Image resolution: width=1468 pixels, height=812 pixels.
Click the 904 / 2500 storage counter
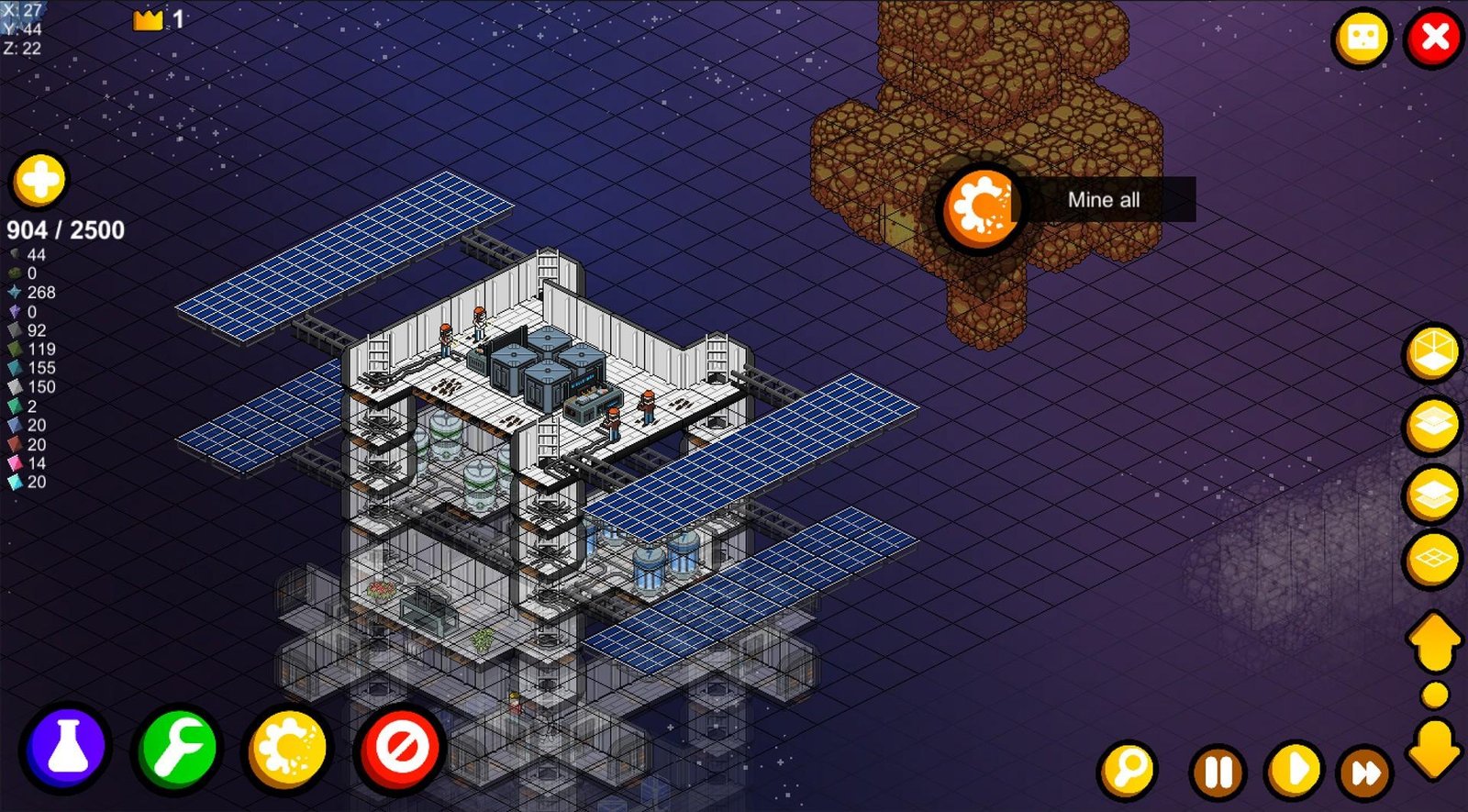click(64, 230)
